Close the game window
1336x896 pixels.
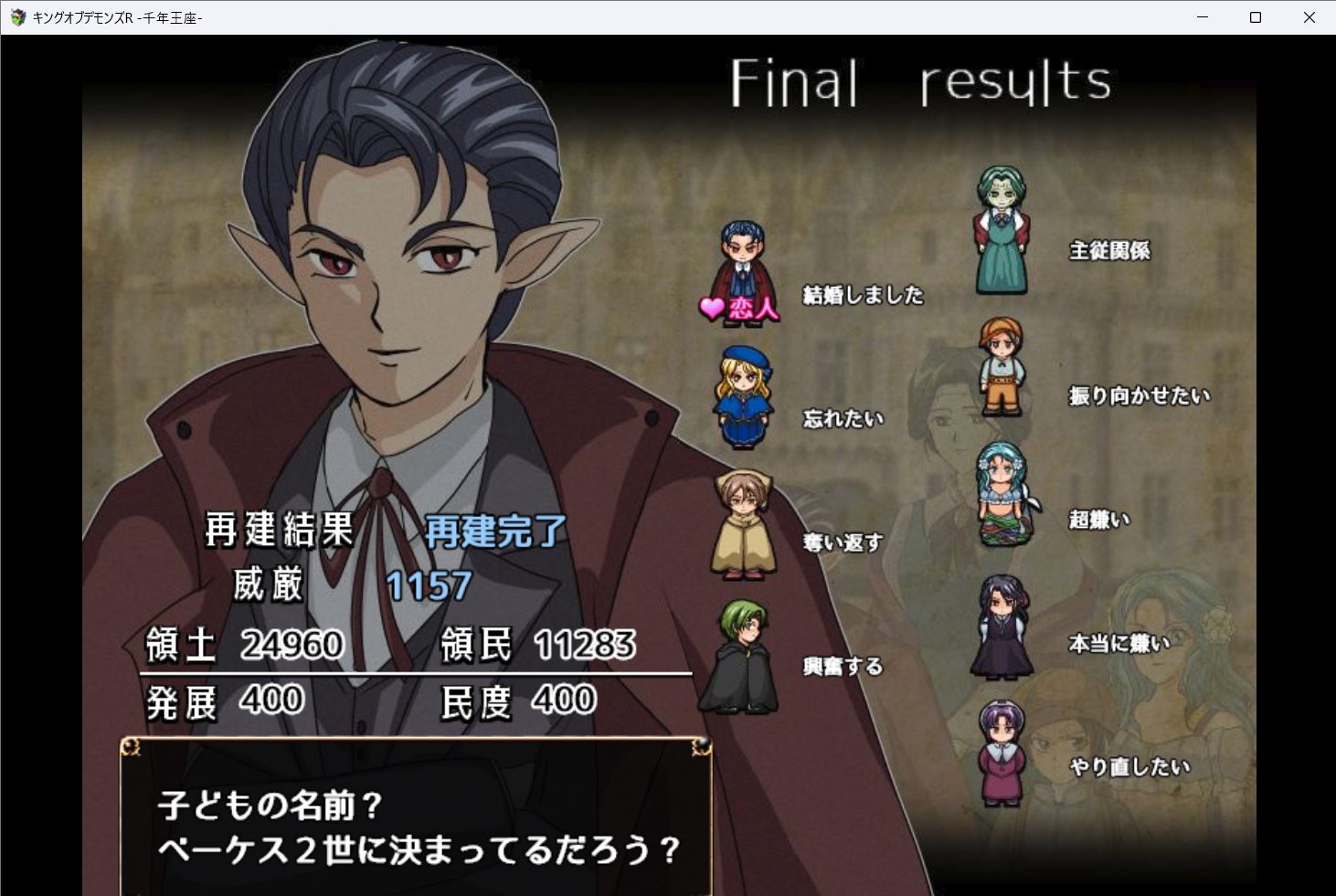1309,17
